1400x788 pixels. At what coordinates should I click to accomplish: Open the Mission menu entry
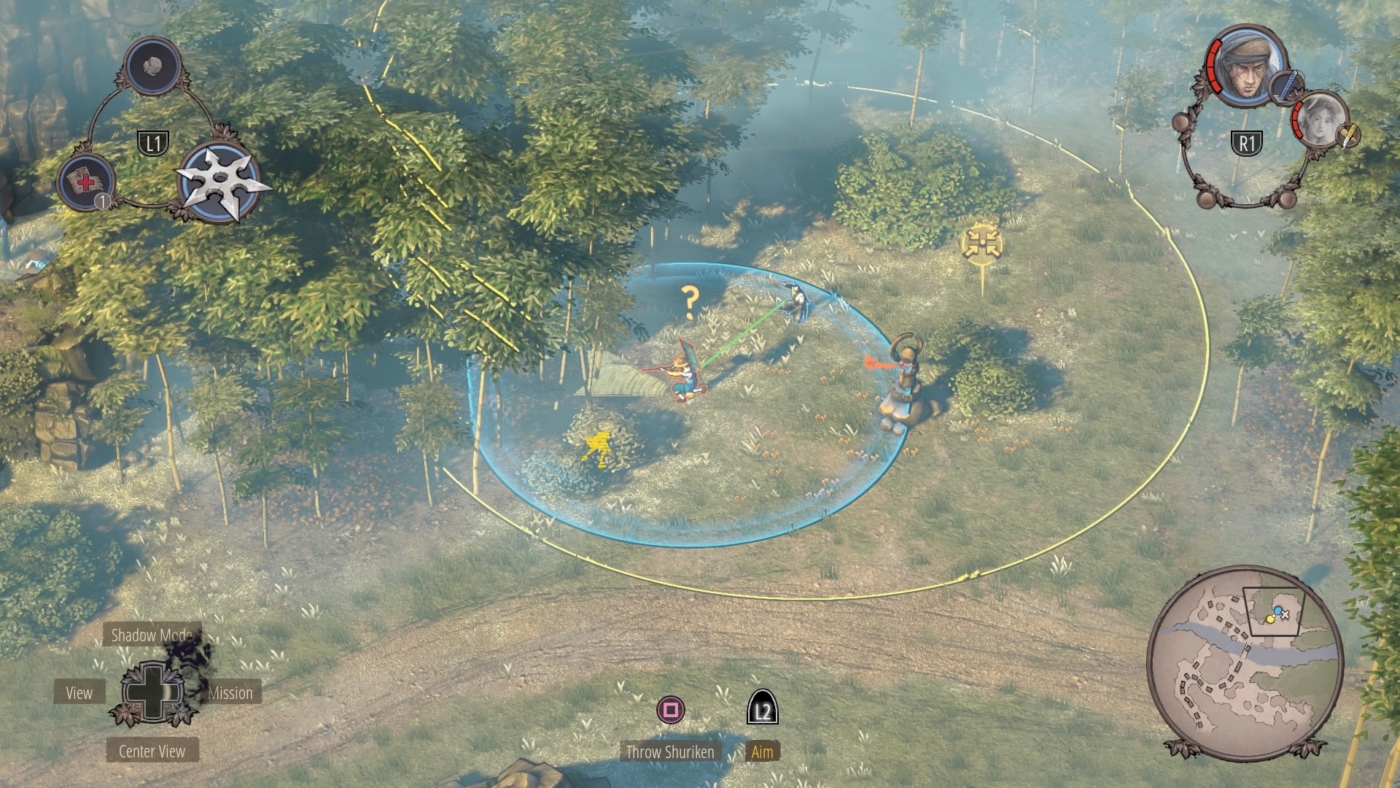232,693
